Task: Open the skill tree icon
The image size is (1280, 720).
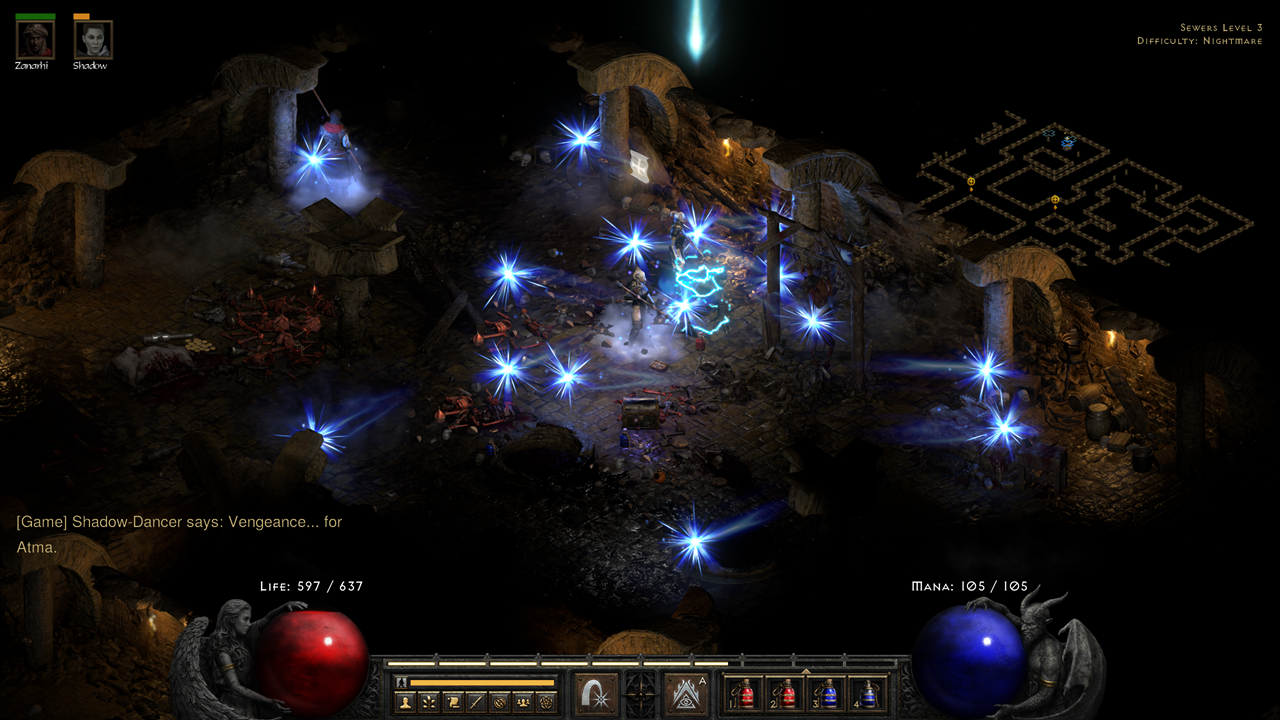Action: click(x=429, y=702)
